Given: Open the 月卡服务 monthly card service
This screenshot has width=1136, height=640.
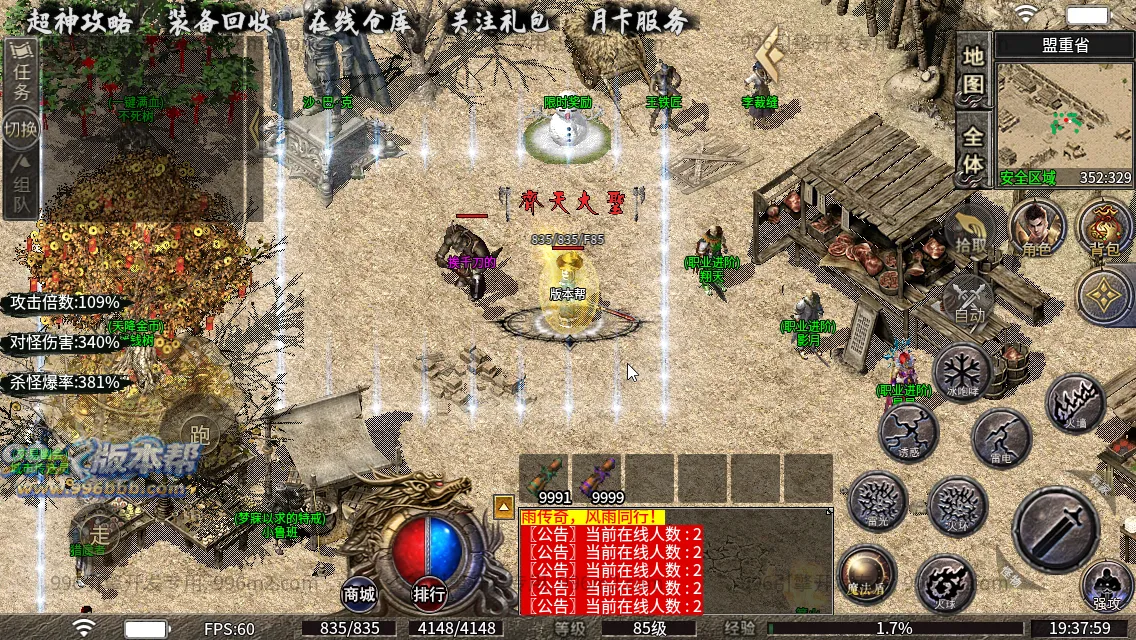Looking at the screenshot, I should tap(638, 20).
